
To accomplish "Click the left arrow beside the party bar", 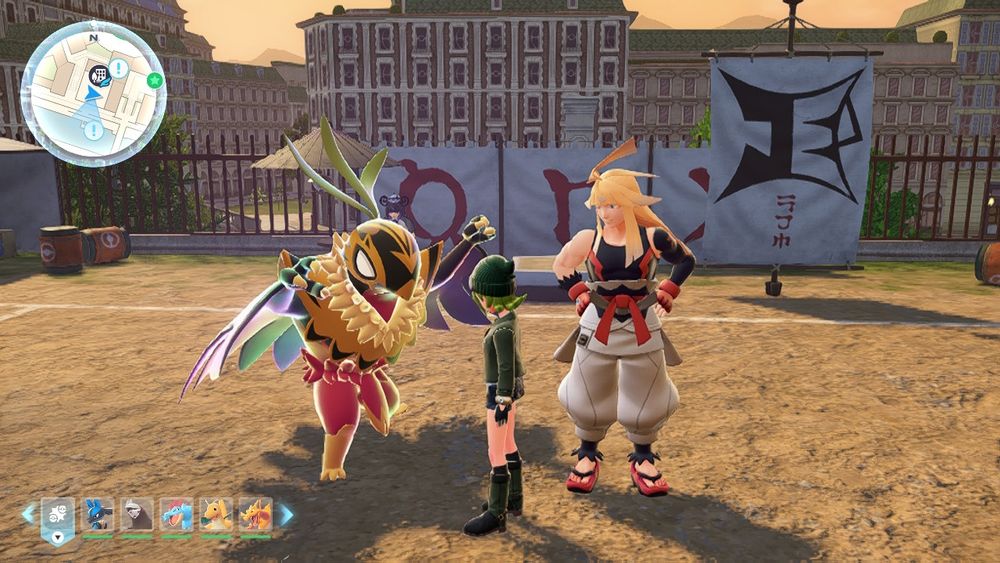I will [28, 514].
